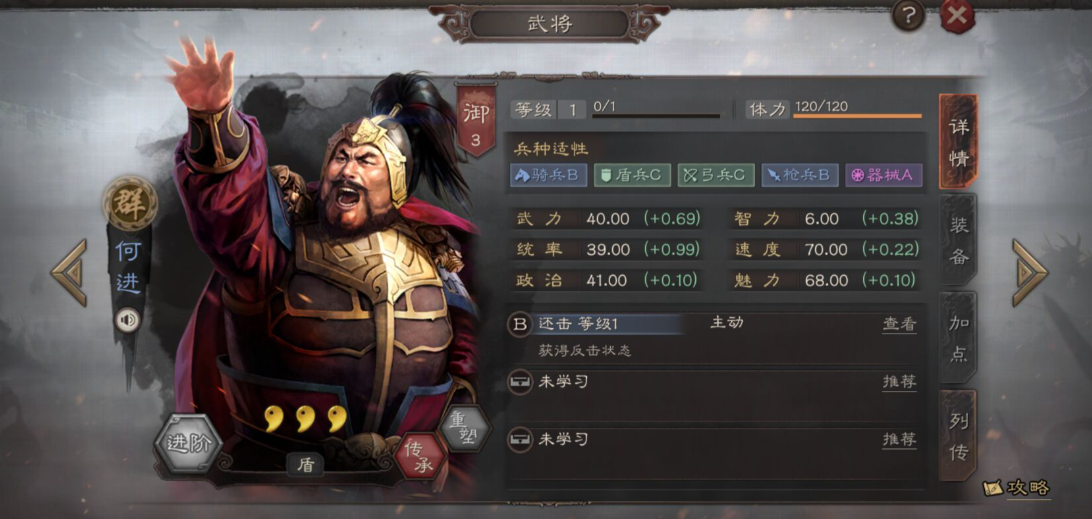Go to the previous general with left arrow

click(x=69, y=272)
